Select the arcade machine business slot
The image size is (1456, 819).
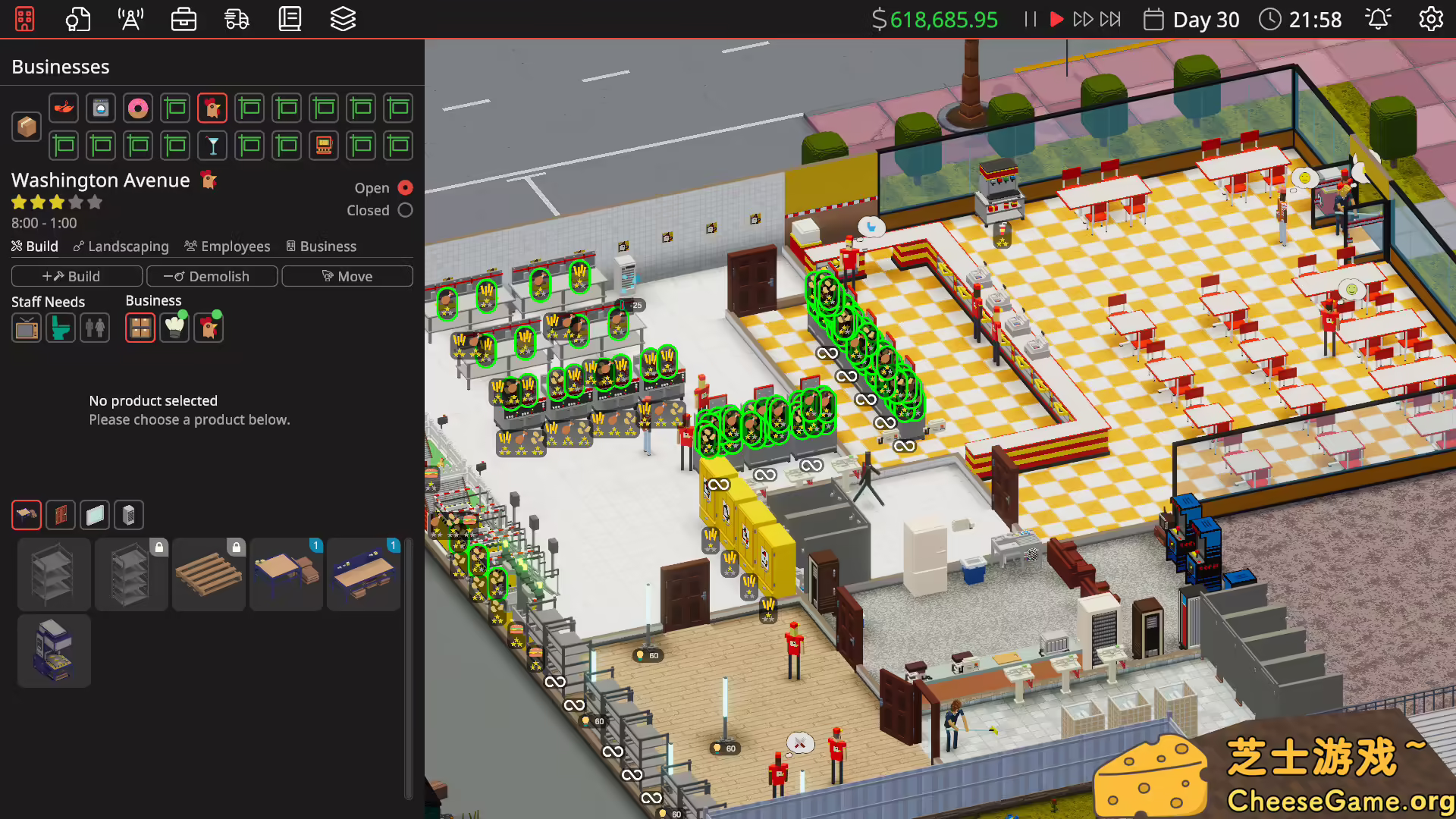tap(324, 146)
